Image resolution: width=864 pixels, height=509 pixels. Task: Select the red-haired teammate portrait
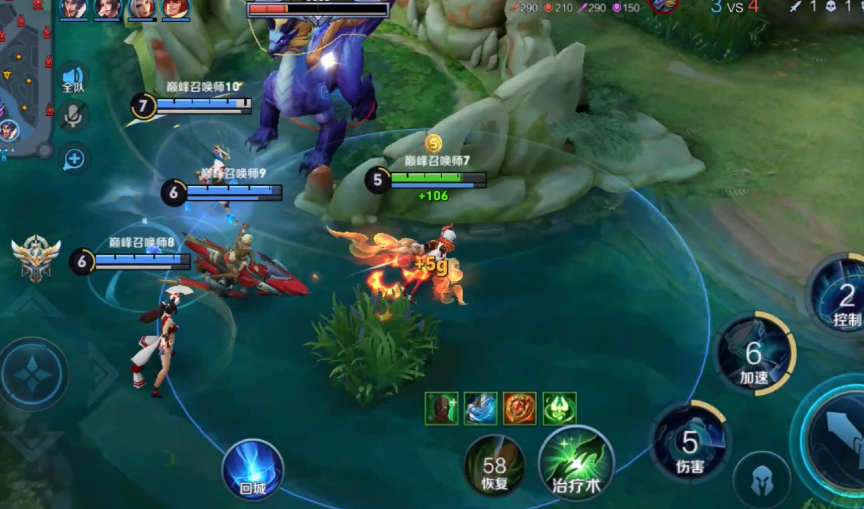tap(175, 9)
